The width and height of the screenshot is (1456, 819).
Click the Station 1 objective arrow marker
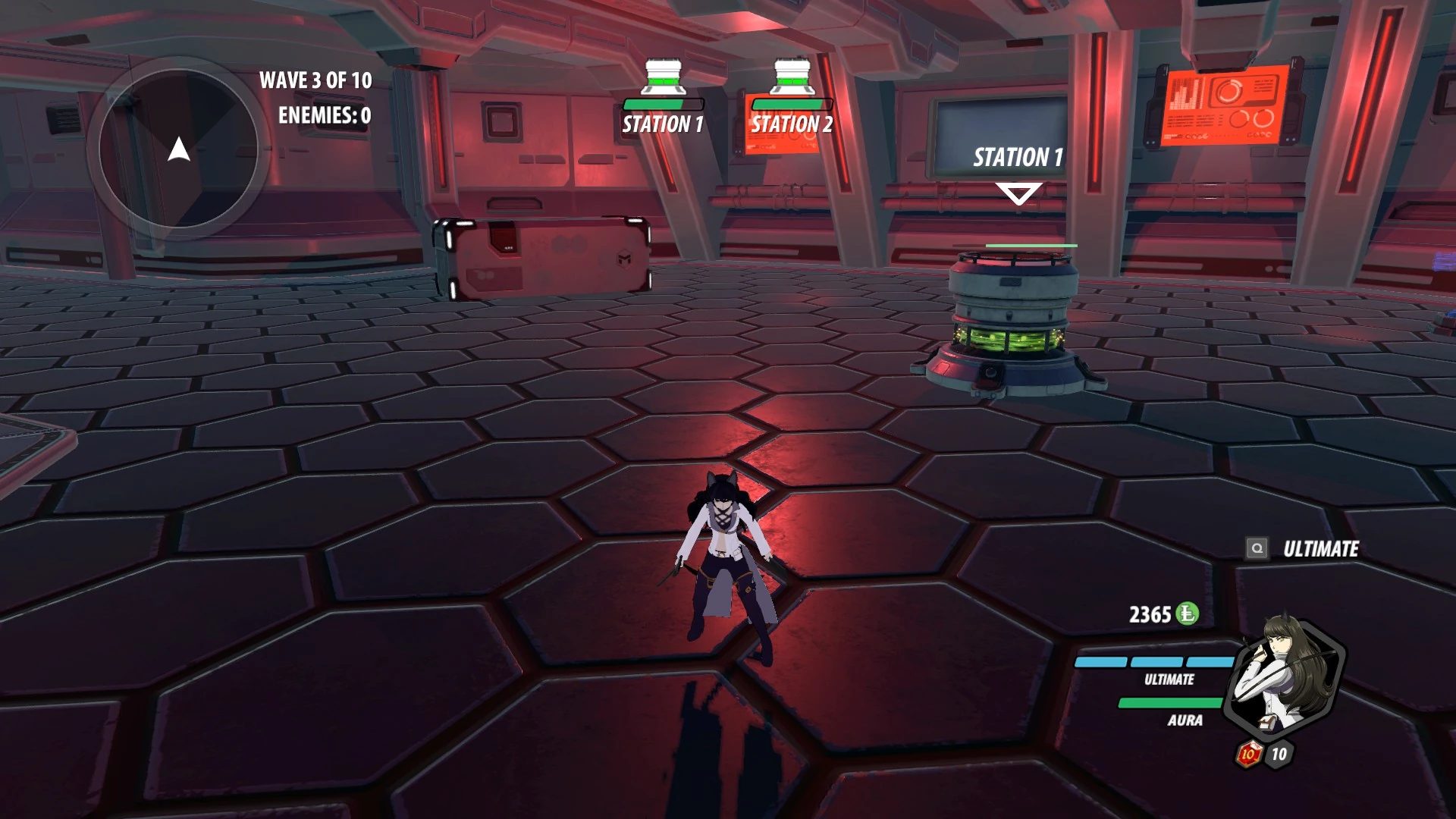[1018, 193]
